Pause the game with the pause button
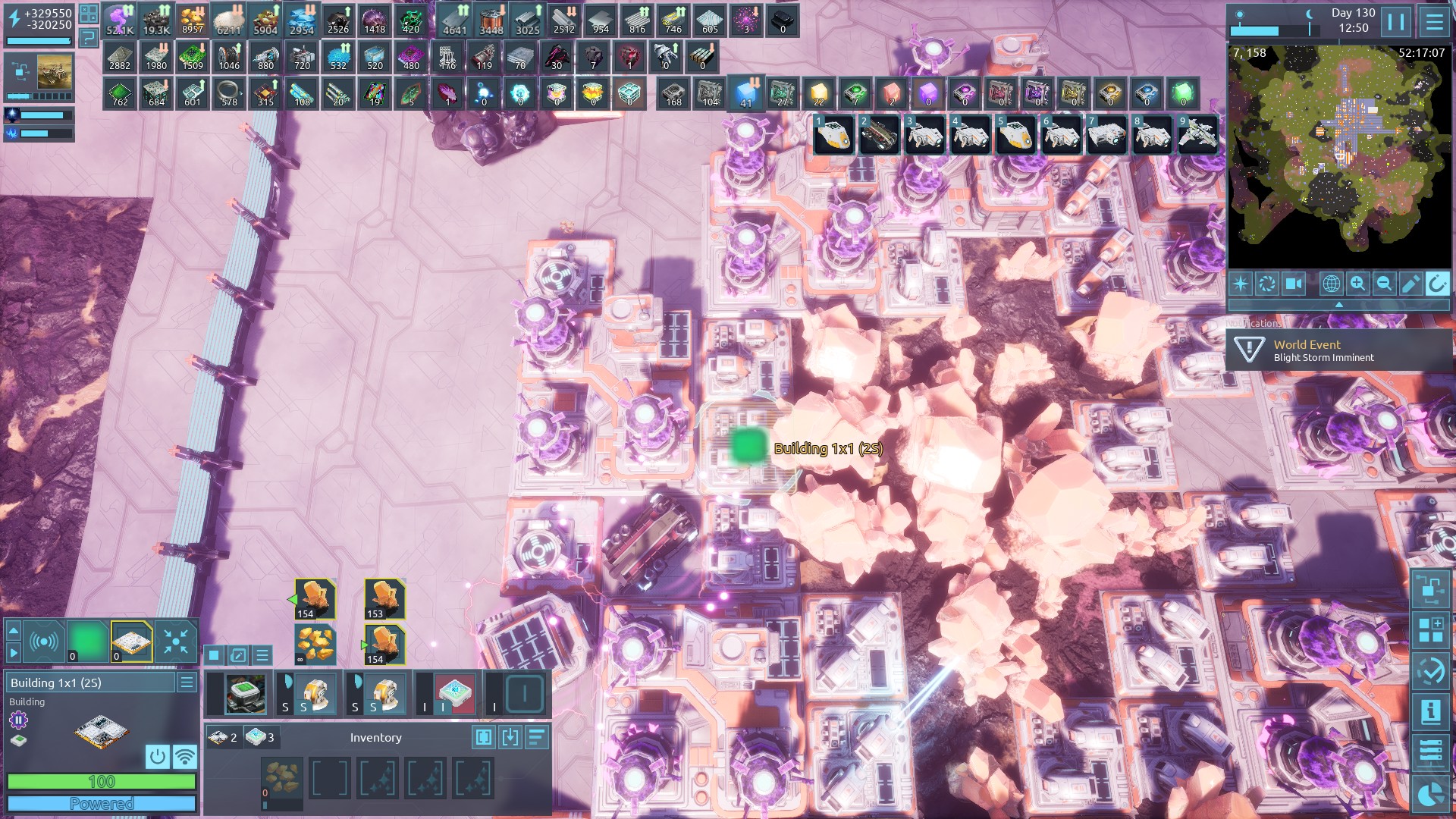This screenshot has width=1456, height=819. click(x=1396, y=21)
